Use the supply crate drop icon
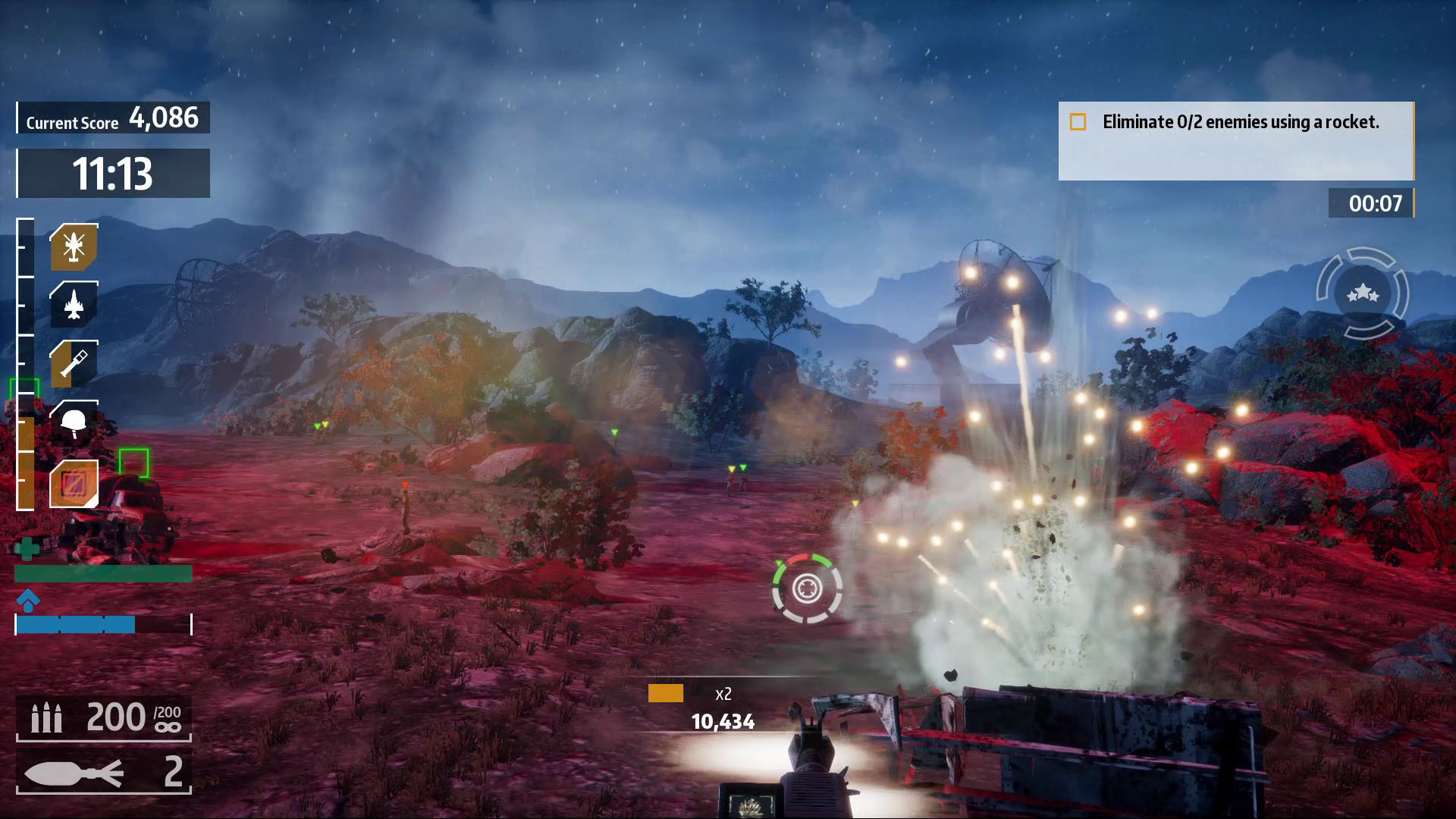Viewport: 1456px width, 819px height. coord(74,483)
